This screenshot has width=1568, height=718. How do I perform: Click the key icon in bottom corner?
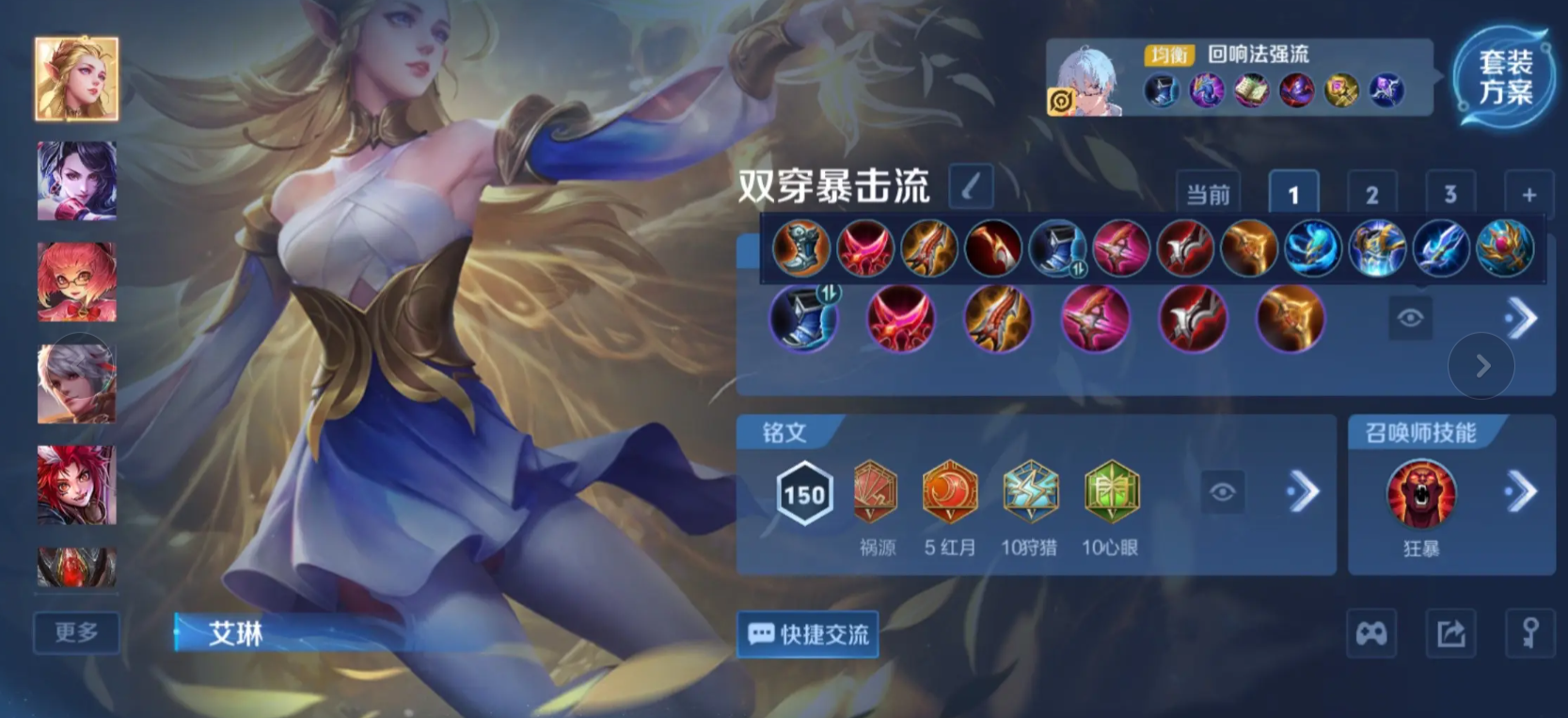coord(1528,633)
